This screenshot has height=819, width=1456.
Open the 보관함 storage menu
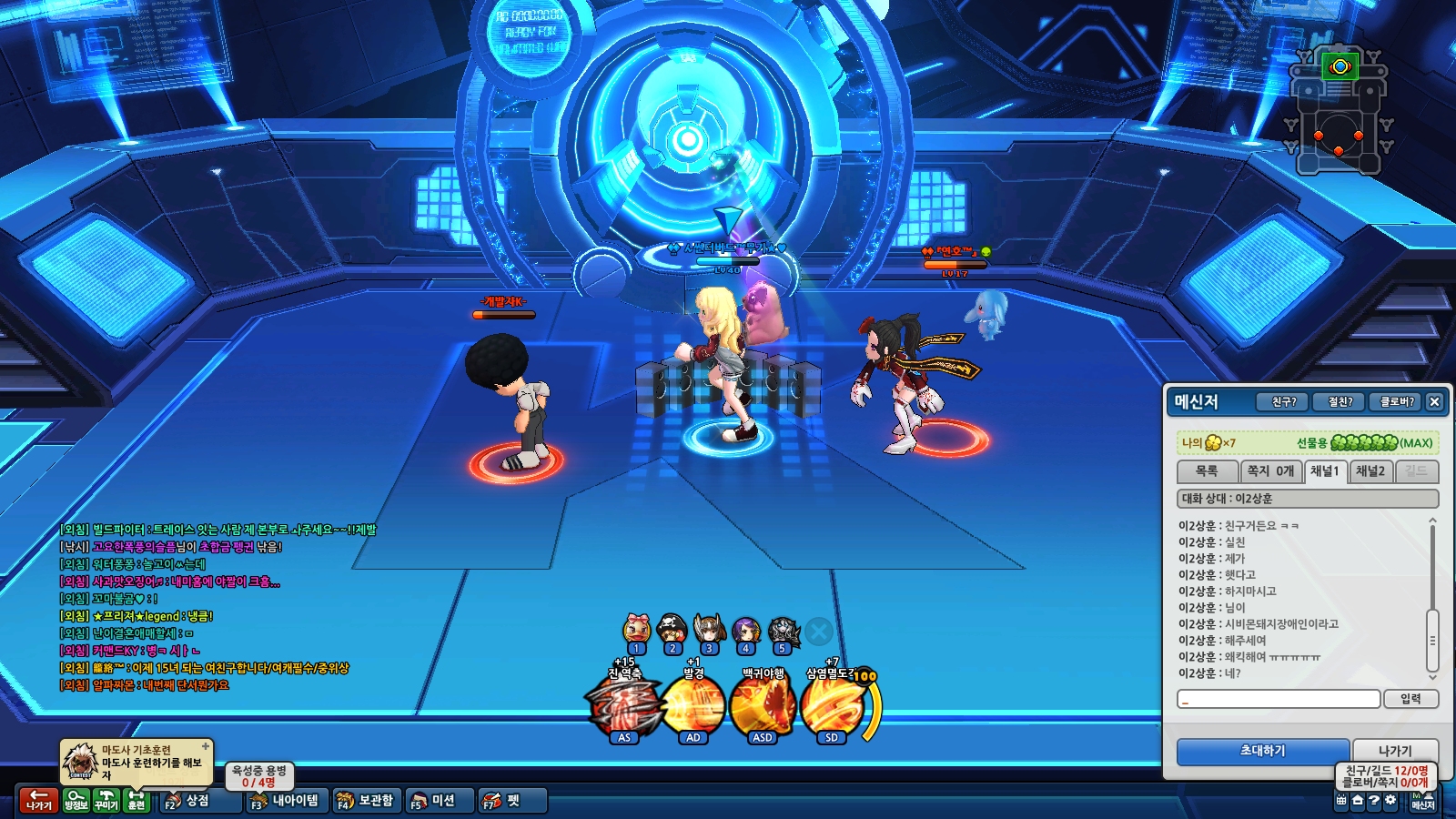(x=365, y=801)
